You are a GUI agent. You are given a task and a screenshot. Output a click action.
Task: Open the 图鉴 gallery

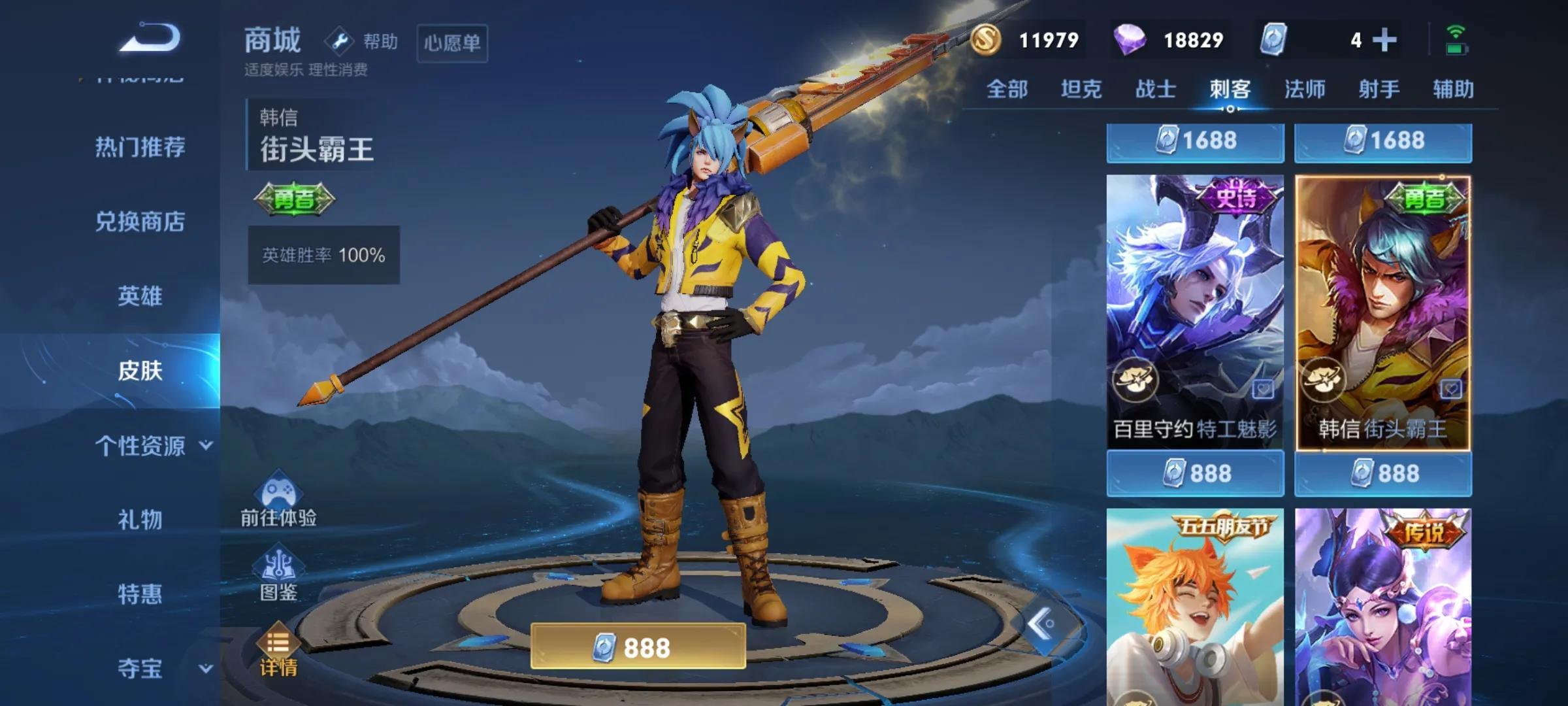278,575
